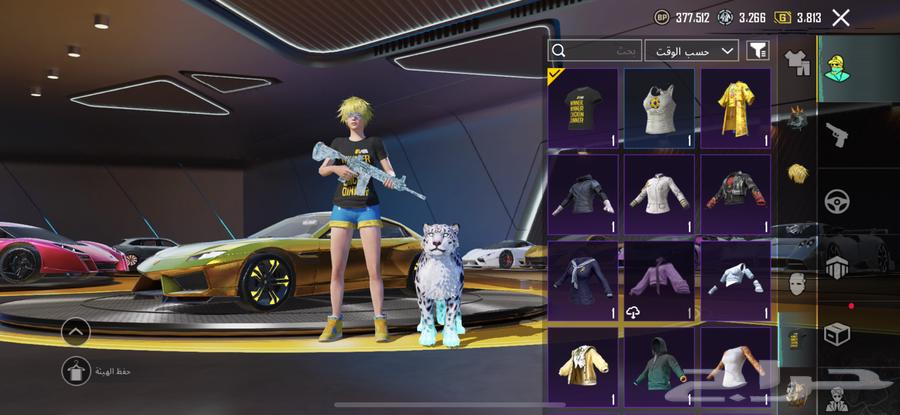Pick the black and red biker jacket
Image resolution: width=900 pixels, height=415 pixels.
(x=735, y=194)
